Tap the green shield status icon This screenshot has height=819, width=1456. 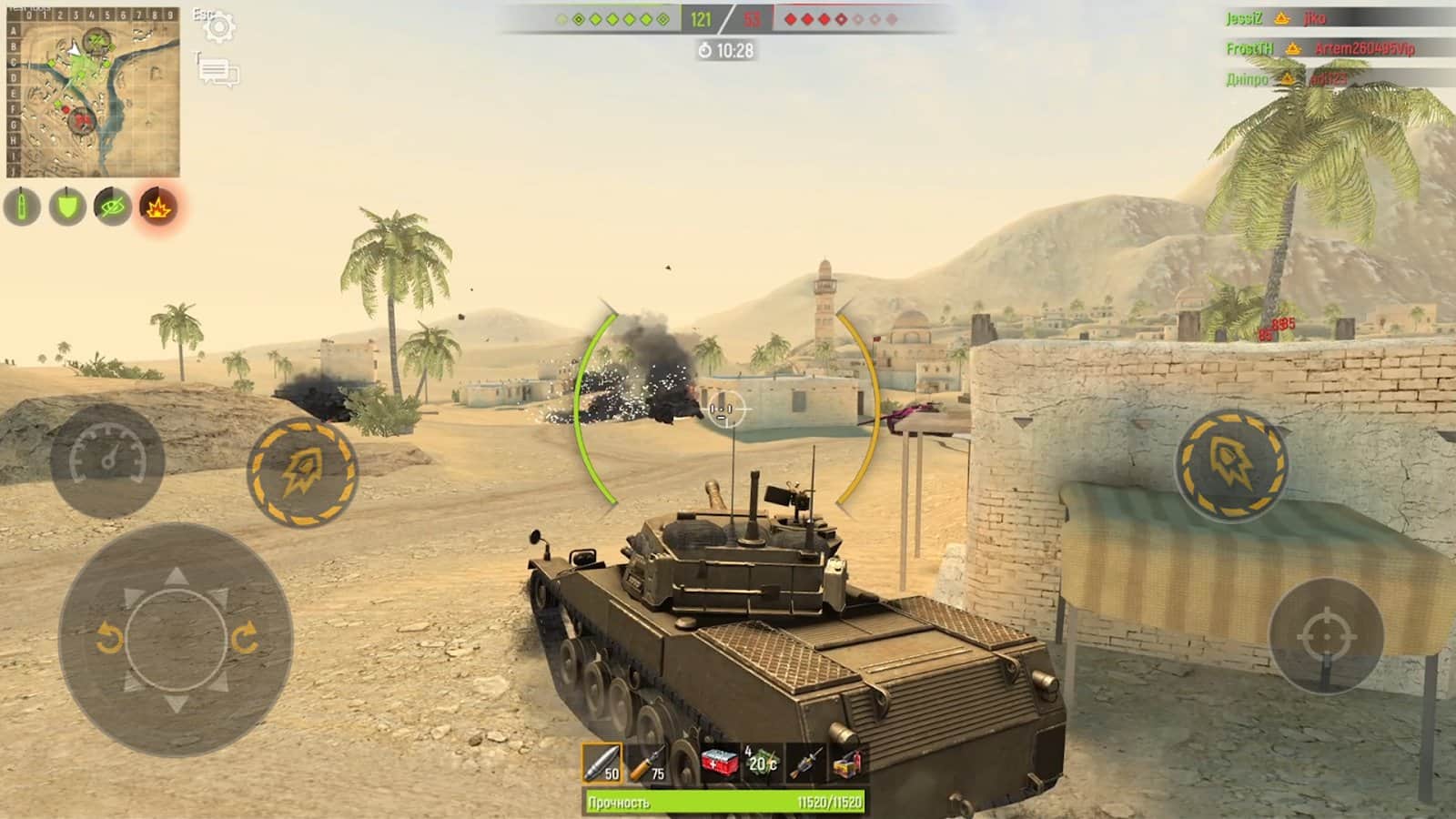[66, 207]
